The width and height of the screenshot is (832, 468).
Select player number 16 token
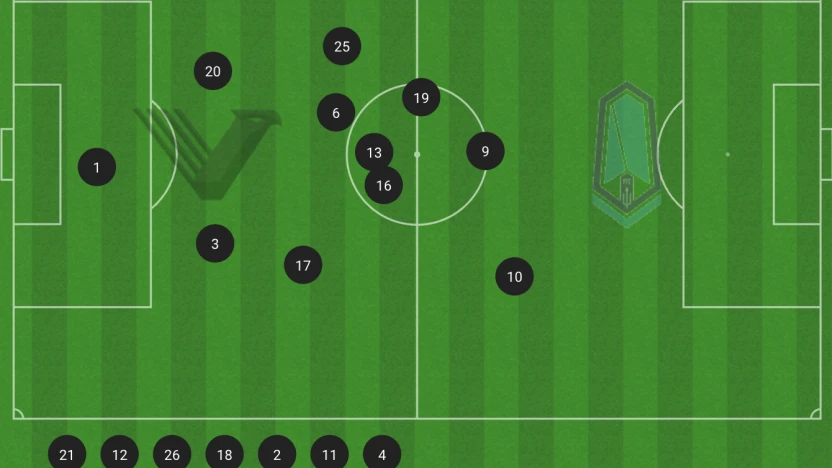[384, 185]
